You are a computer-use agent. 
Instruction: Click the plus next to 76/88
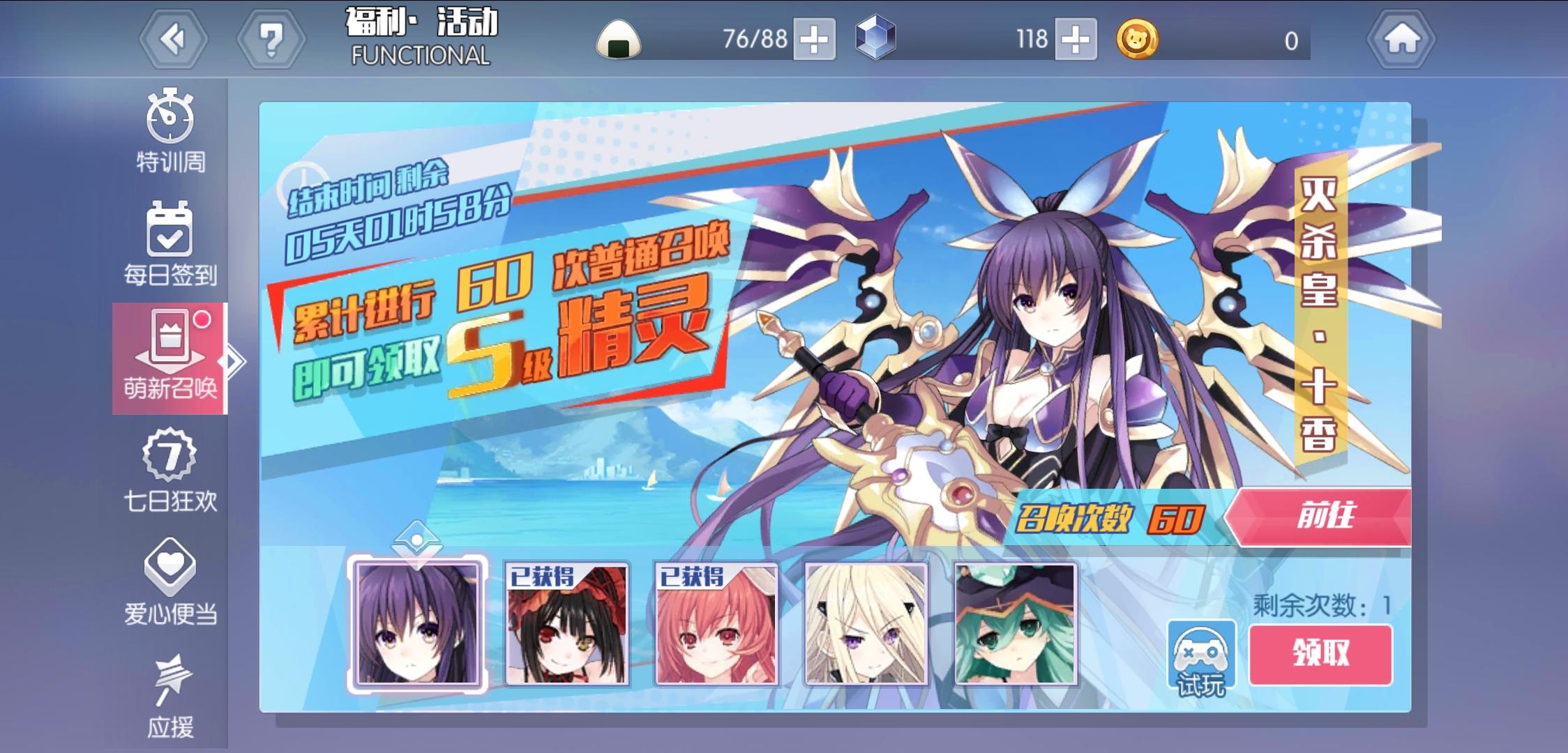(x=813, y=40)
